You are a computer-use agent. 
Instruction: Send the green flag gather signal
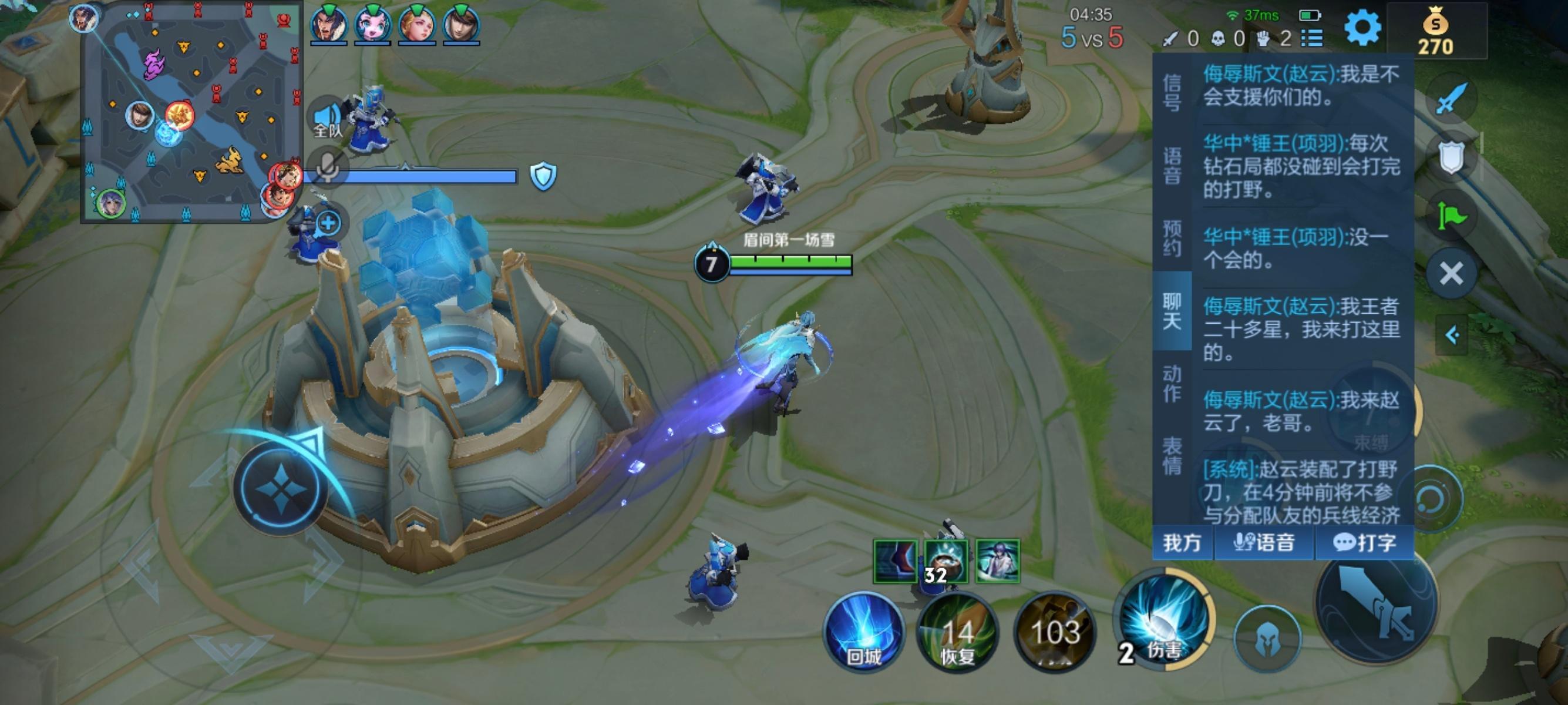(1452, 216)
